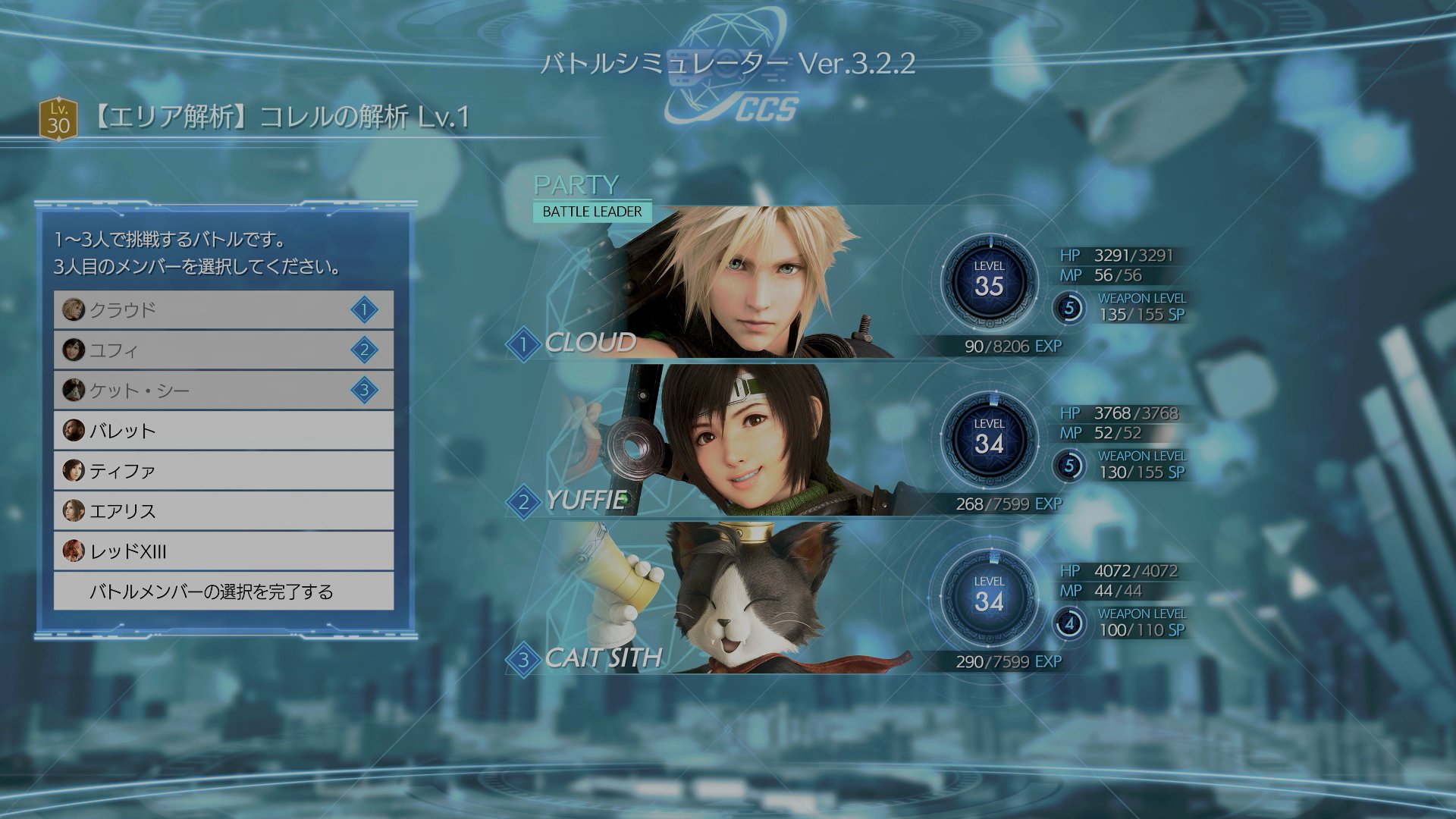Choose ユフィ from the member list
This screenshot has height=819, width=1456.
coord(224,350)
